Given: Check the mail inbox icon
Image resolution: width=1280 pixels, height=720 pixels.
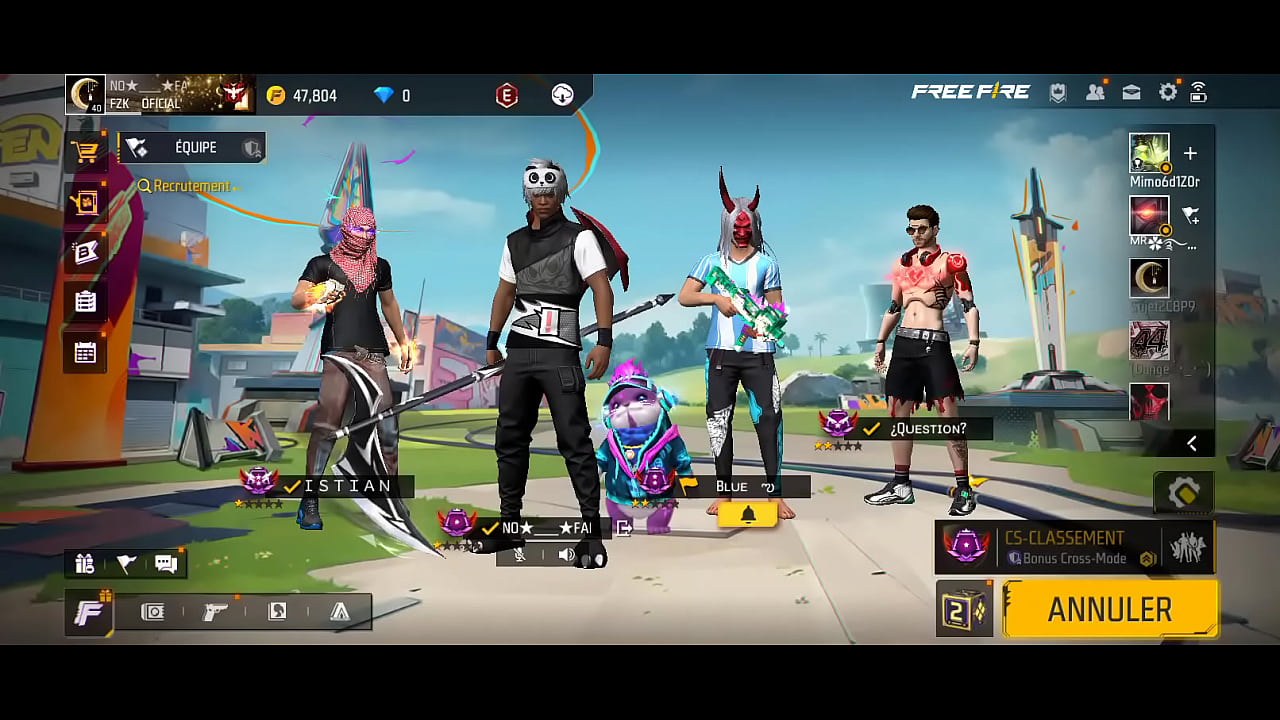Looking at the screenshot, I should (1131, 93).
